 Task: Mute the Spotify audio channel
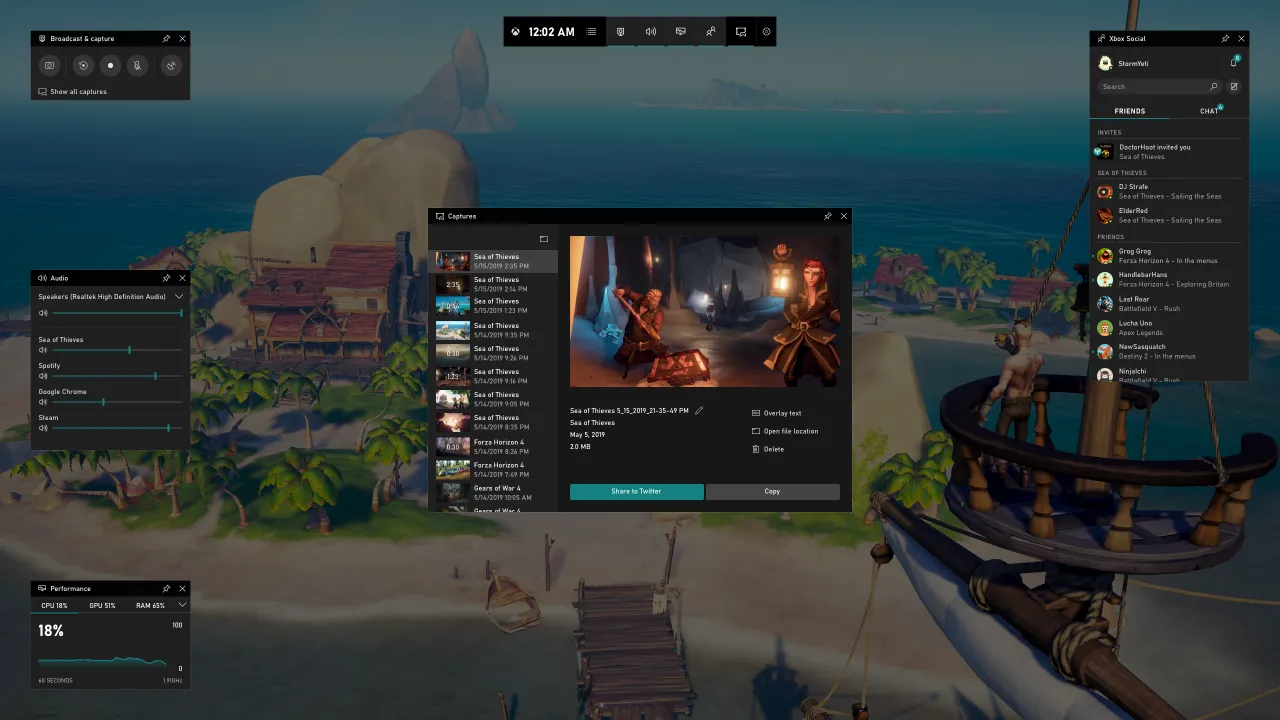(42, 377)
